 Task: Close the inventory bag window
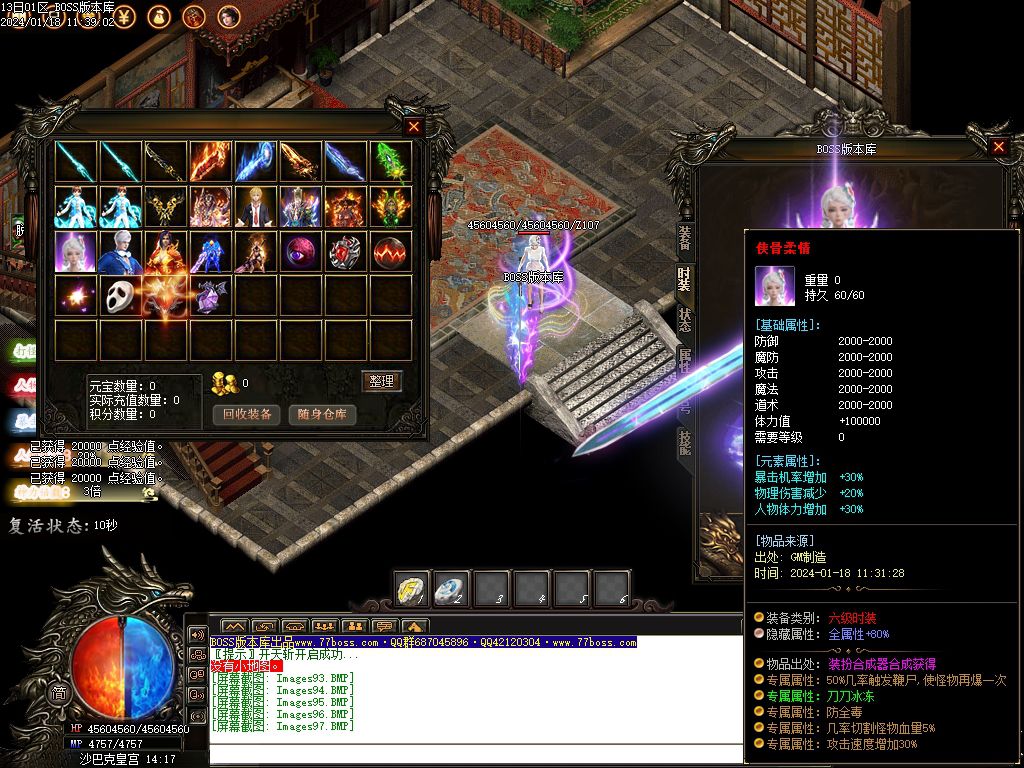(414, 127)
